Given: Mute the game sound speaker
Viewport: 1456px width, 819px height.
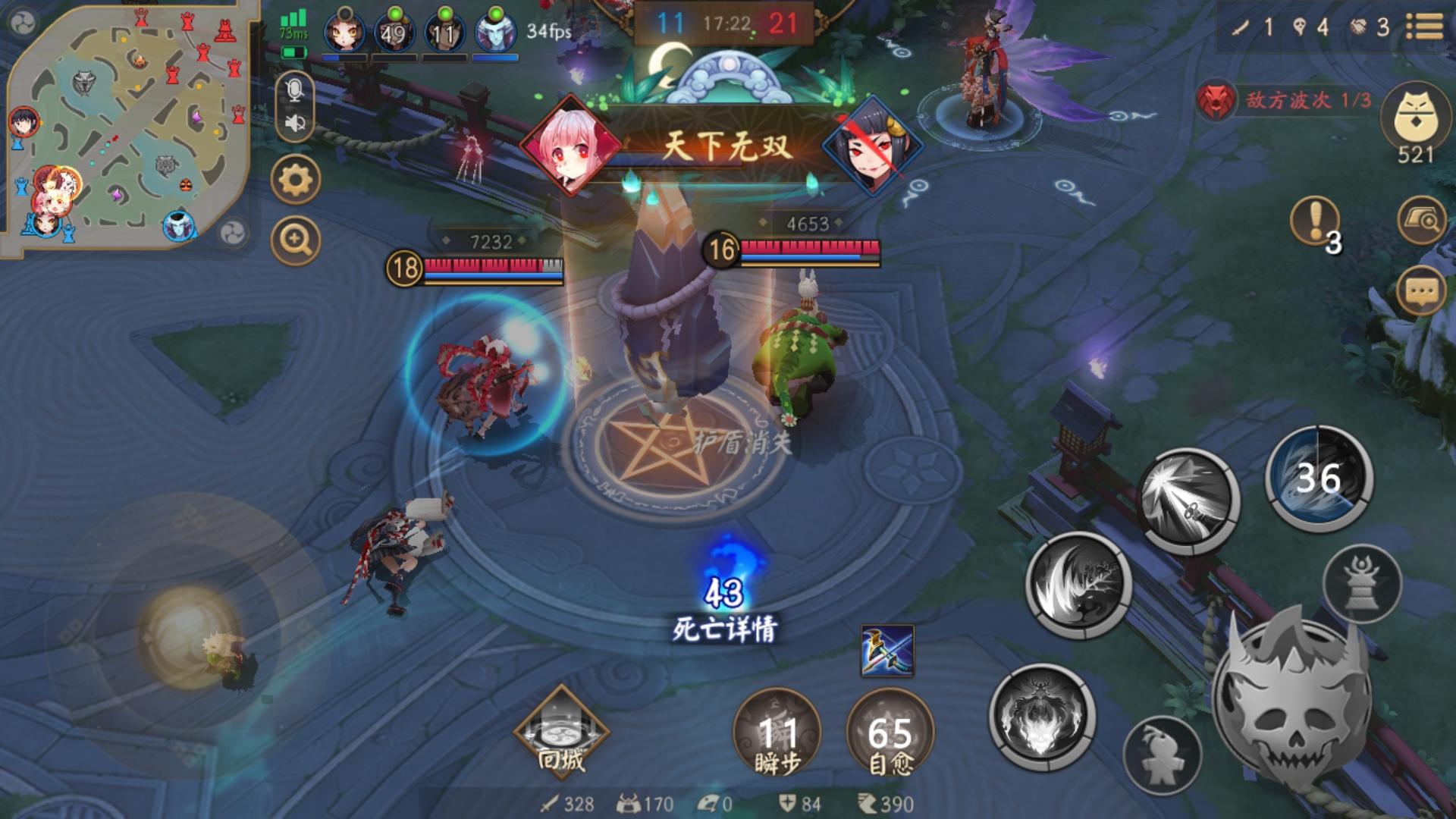Looking at the screenshot, I should [295, 123].
